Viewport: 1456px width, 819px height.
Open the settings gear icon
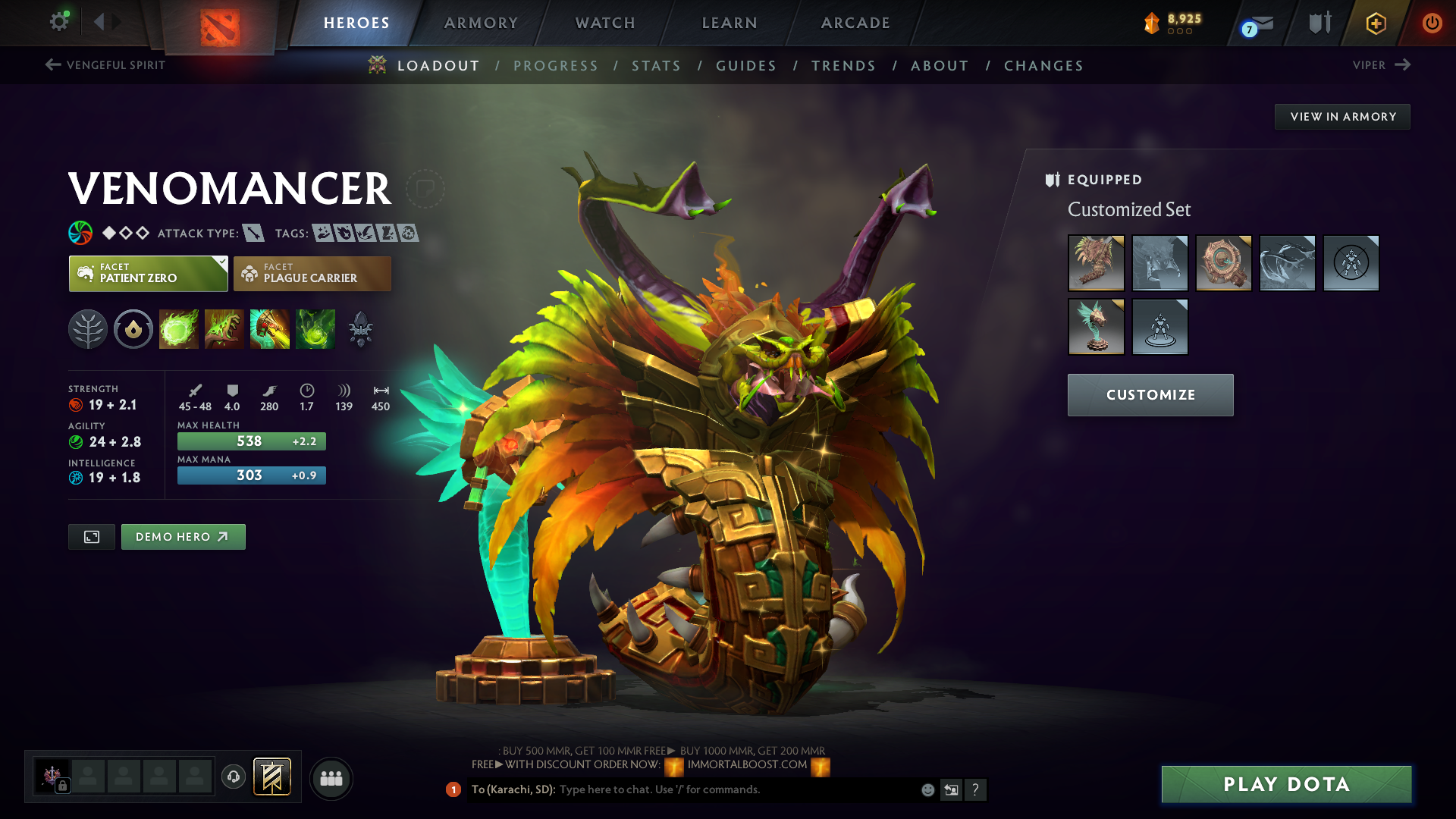tap(58, 22)
